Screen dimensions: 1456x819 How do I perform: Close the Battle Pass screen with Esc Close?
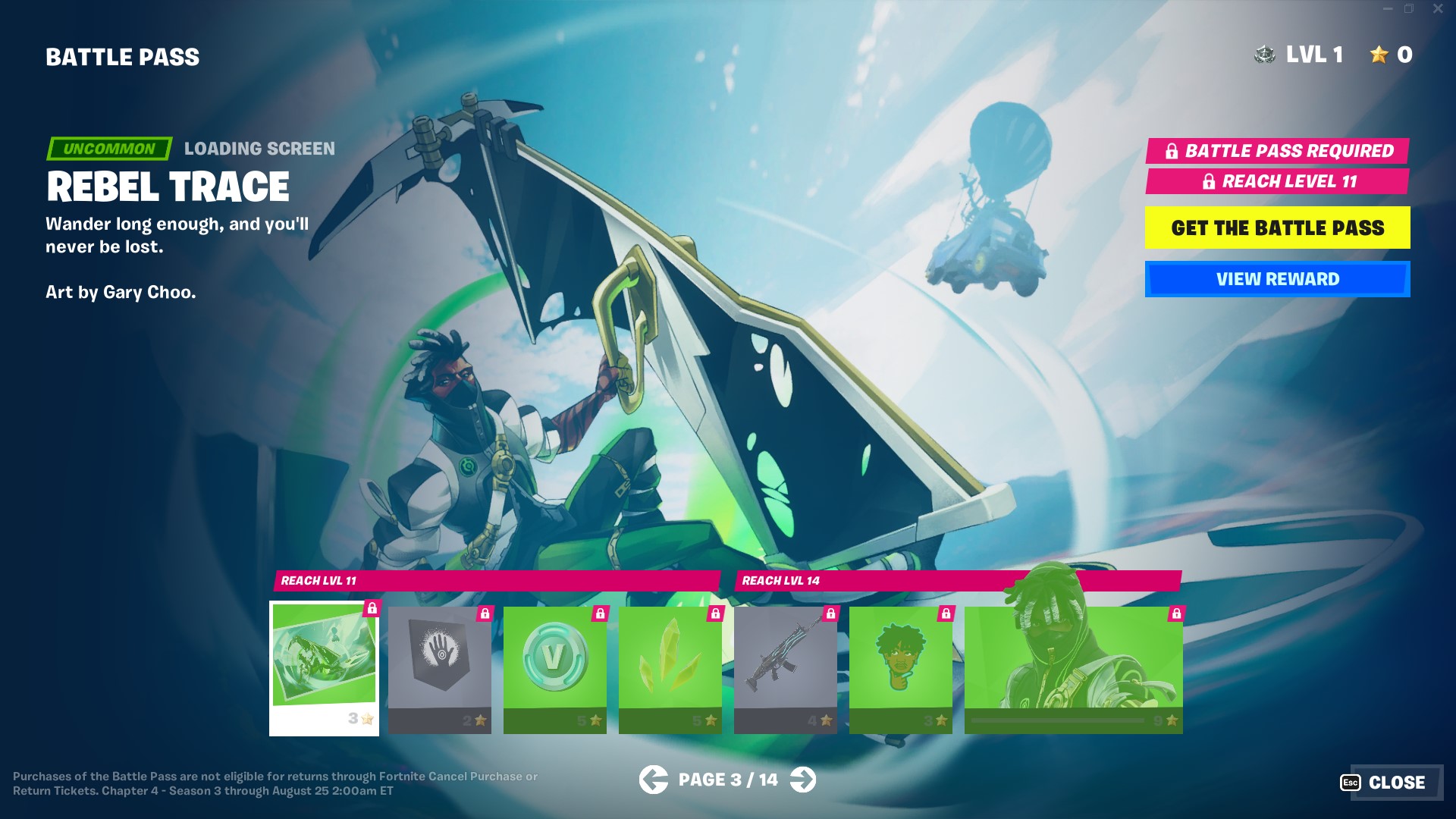1394,782
